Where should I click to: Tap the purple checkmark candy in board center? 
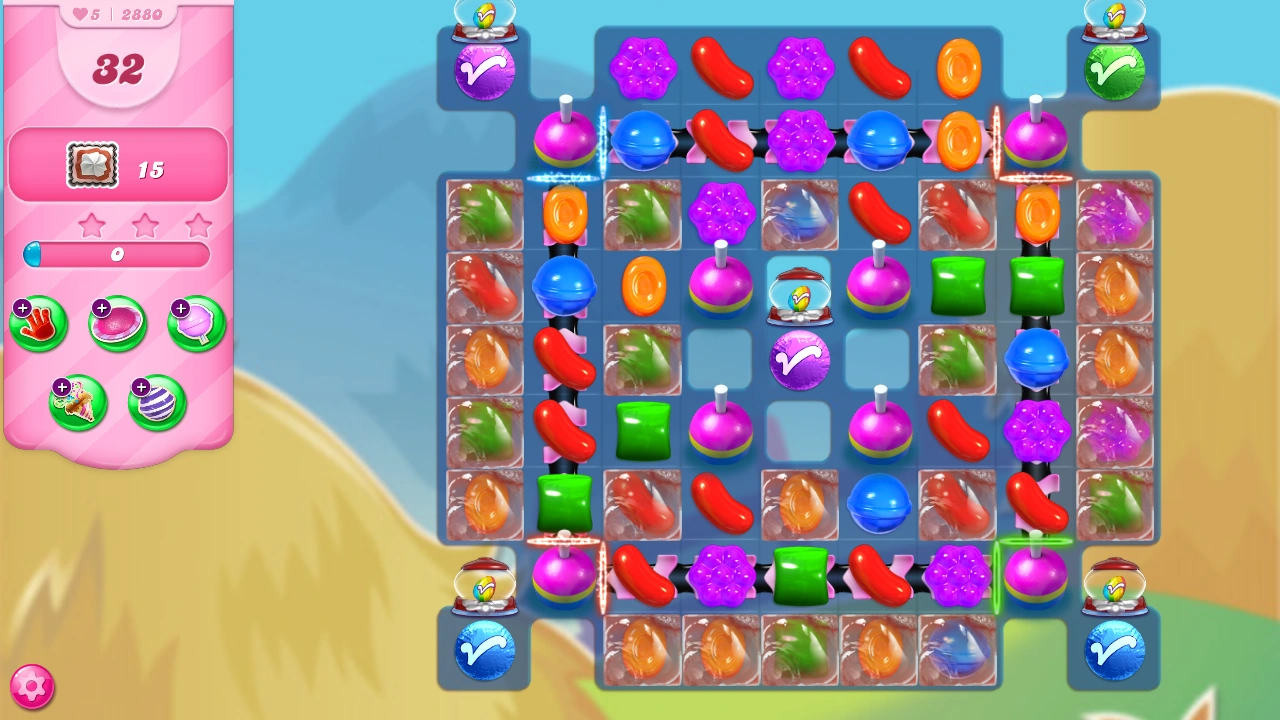coord(800,362)
